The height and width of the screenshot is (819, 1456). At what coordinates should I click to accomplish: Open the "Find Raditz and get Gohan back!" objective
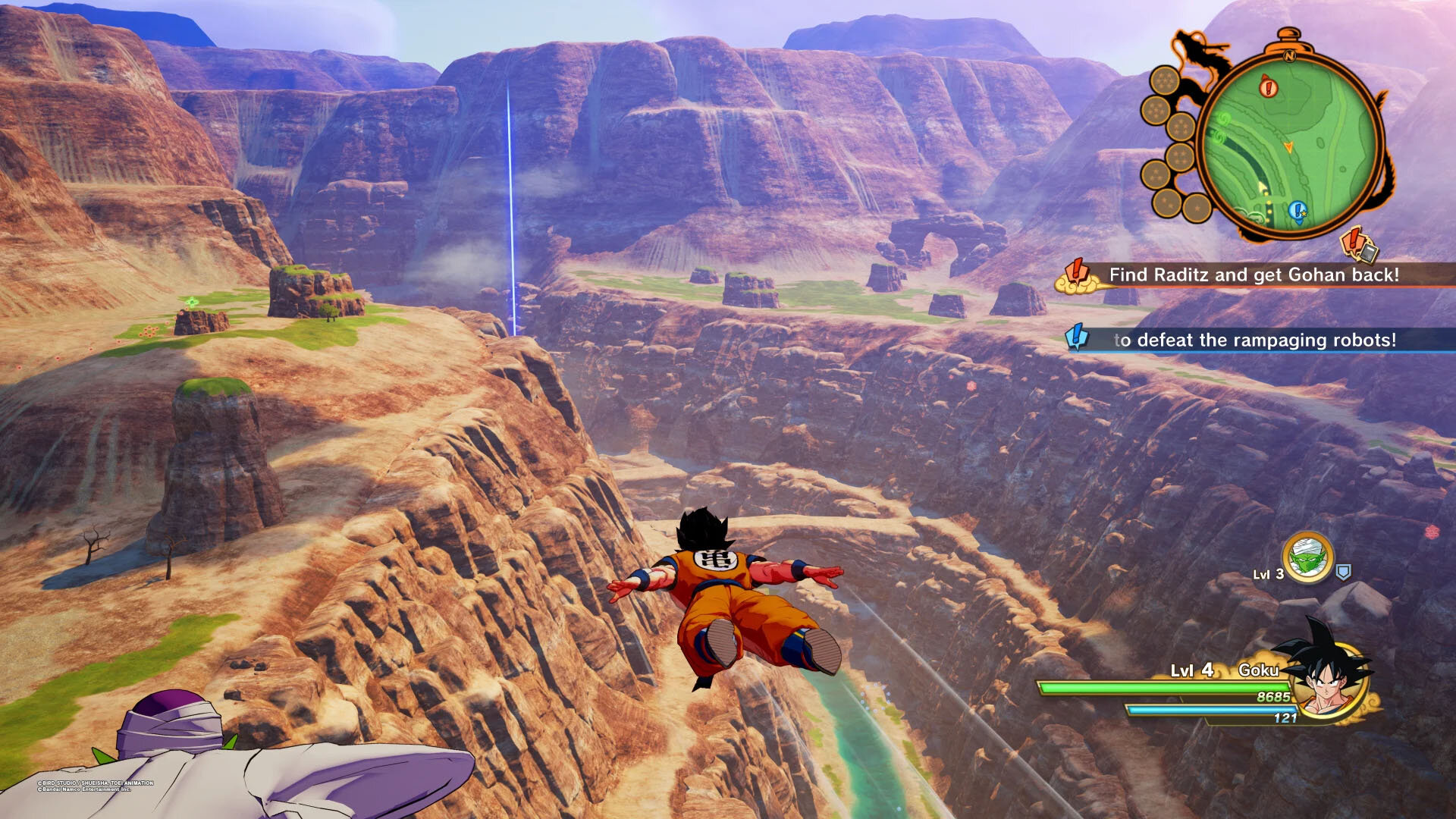point(1254,275)
